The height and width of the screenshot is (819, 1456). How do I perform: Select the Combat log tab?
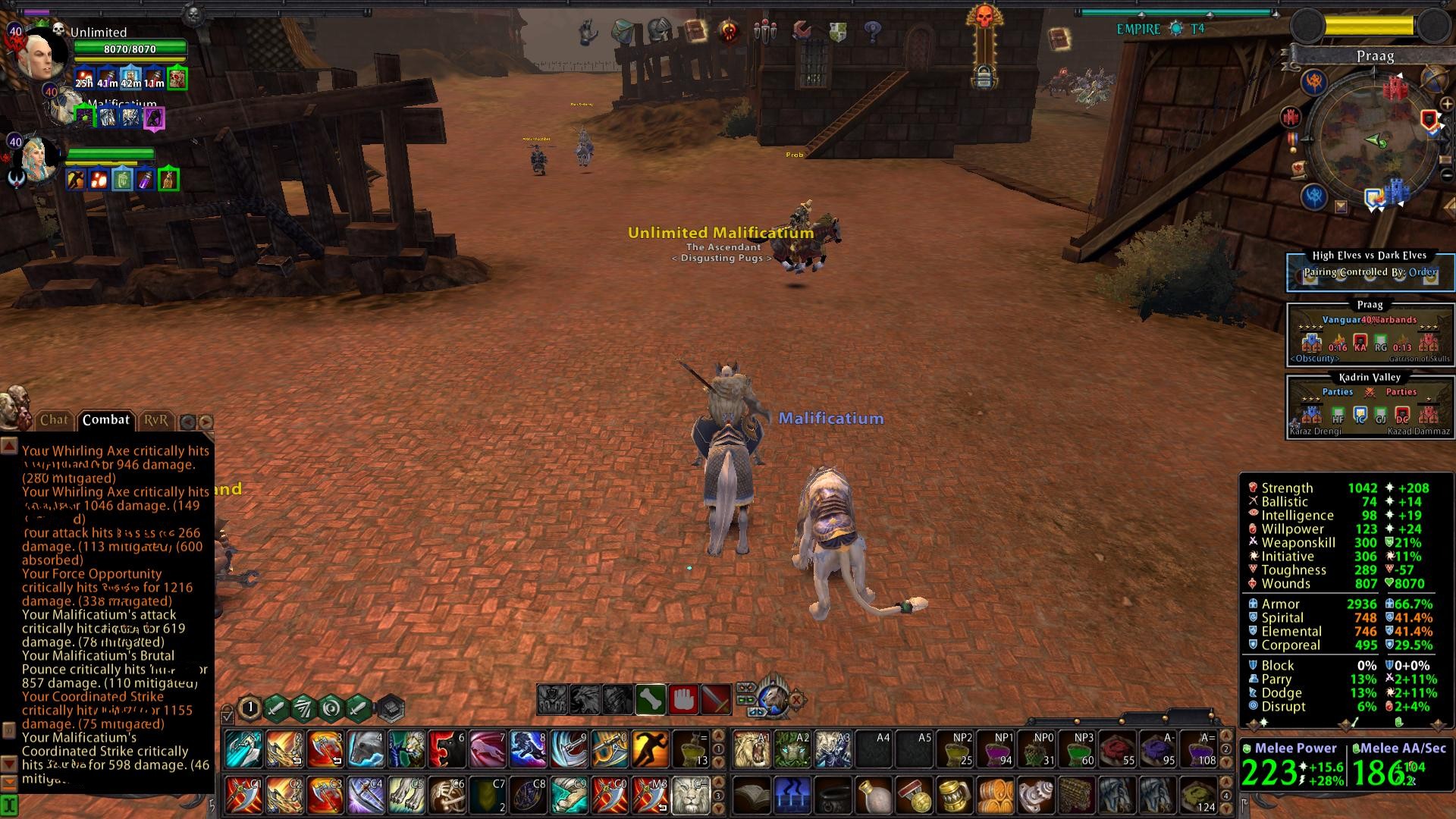pos(105,420)
